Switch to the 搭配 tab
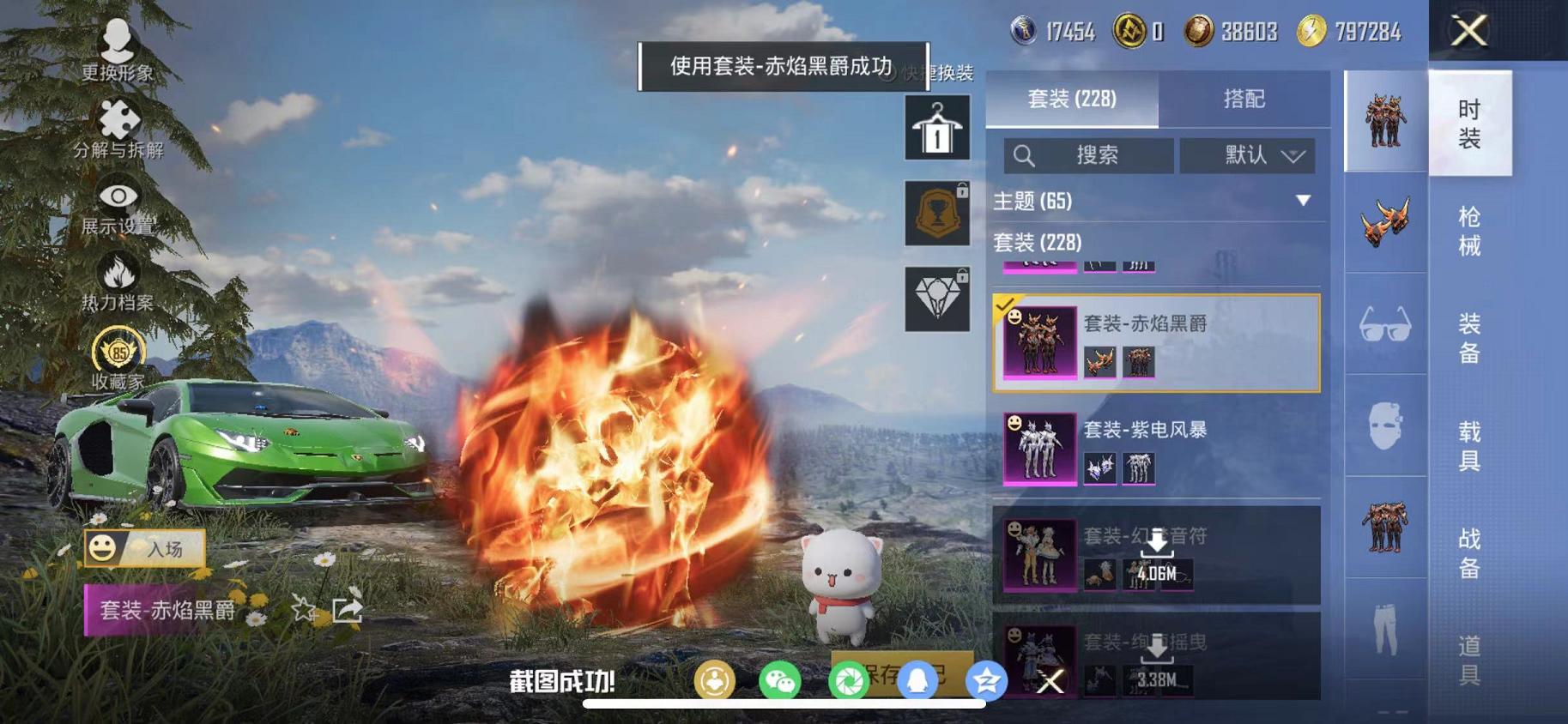Image resolution: width=1568 pixels, height=724 pixels. click(x=1243, y=100)
